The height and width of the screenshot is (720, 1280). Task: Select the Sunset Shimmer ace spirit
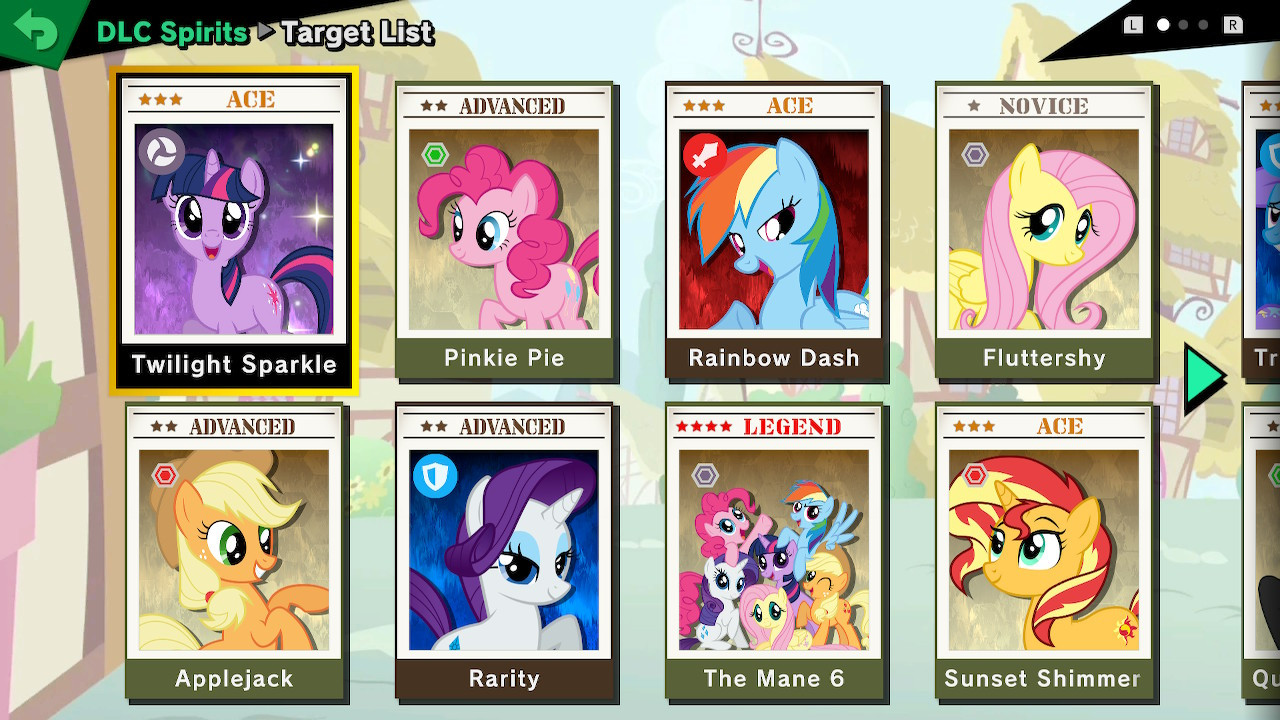click(1044, 550)
